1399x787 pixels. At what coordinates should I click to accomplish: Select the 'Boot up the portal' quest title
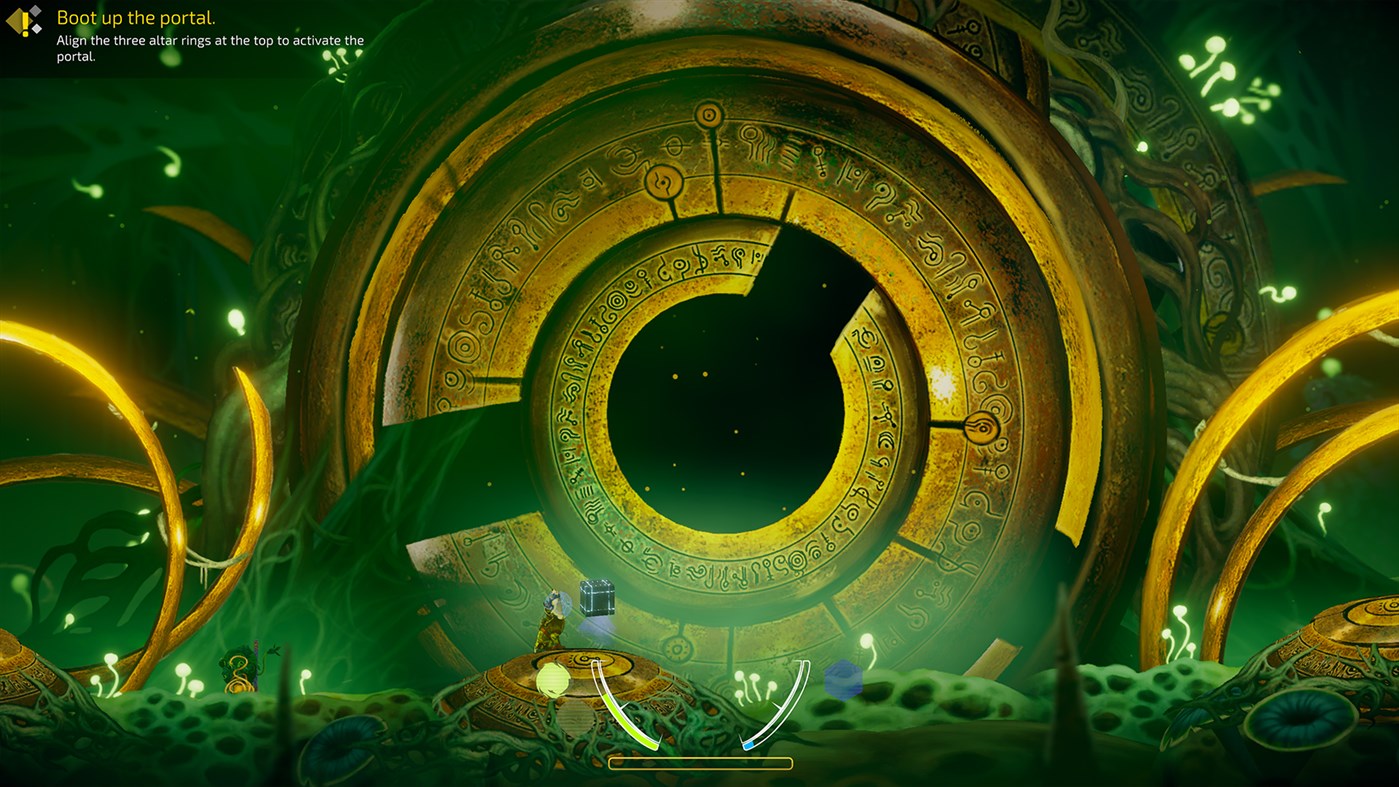135,18
